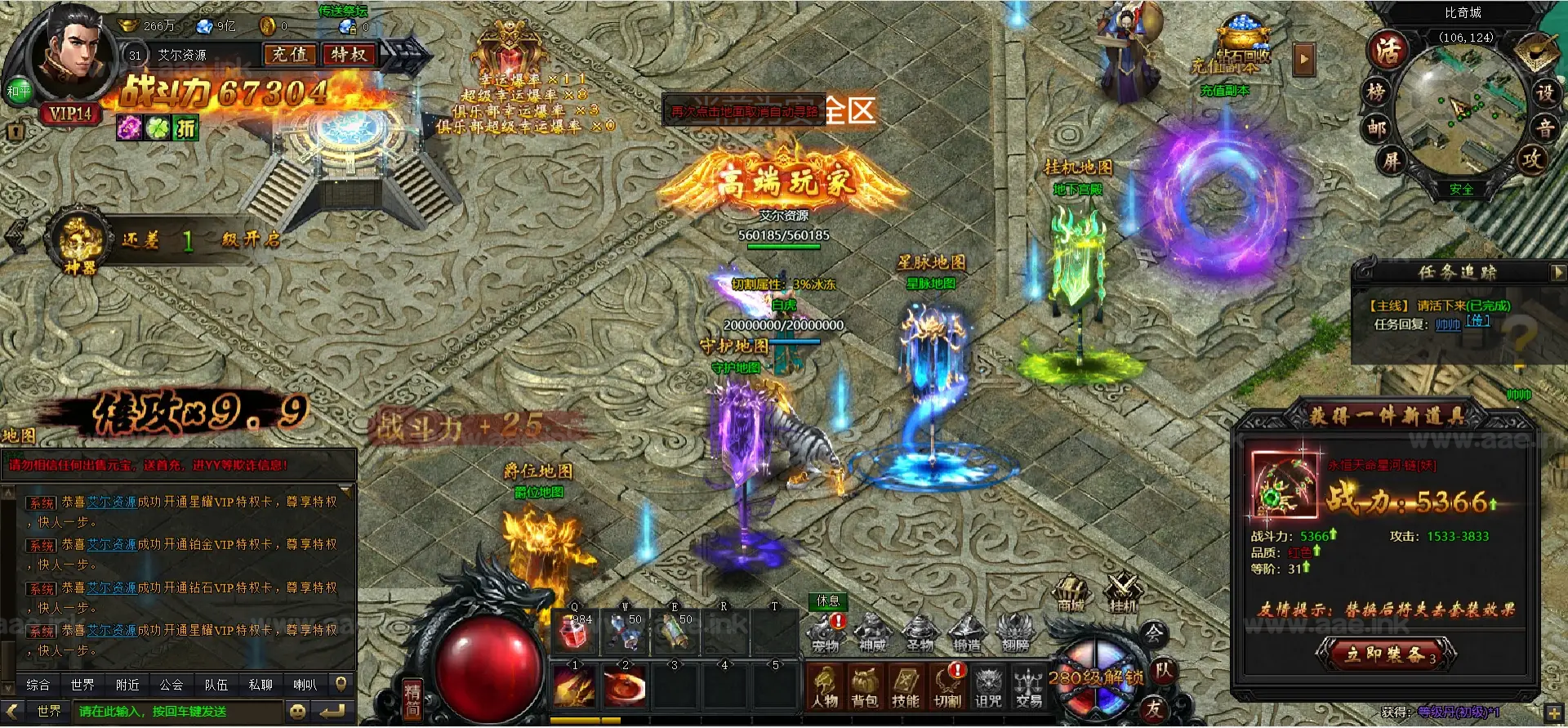This screenshot has width=1568, height=728.
Task: Open the 锻造 forging menu
Action: [966, 633]
